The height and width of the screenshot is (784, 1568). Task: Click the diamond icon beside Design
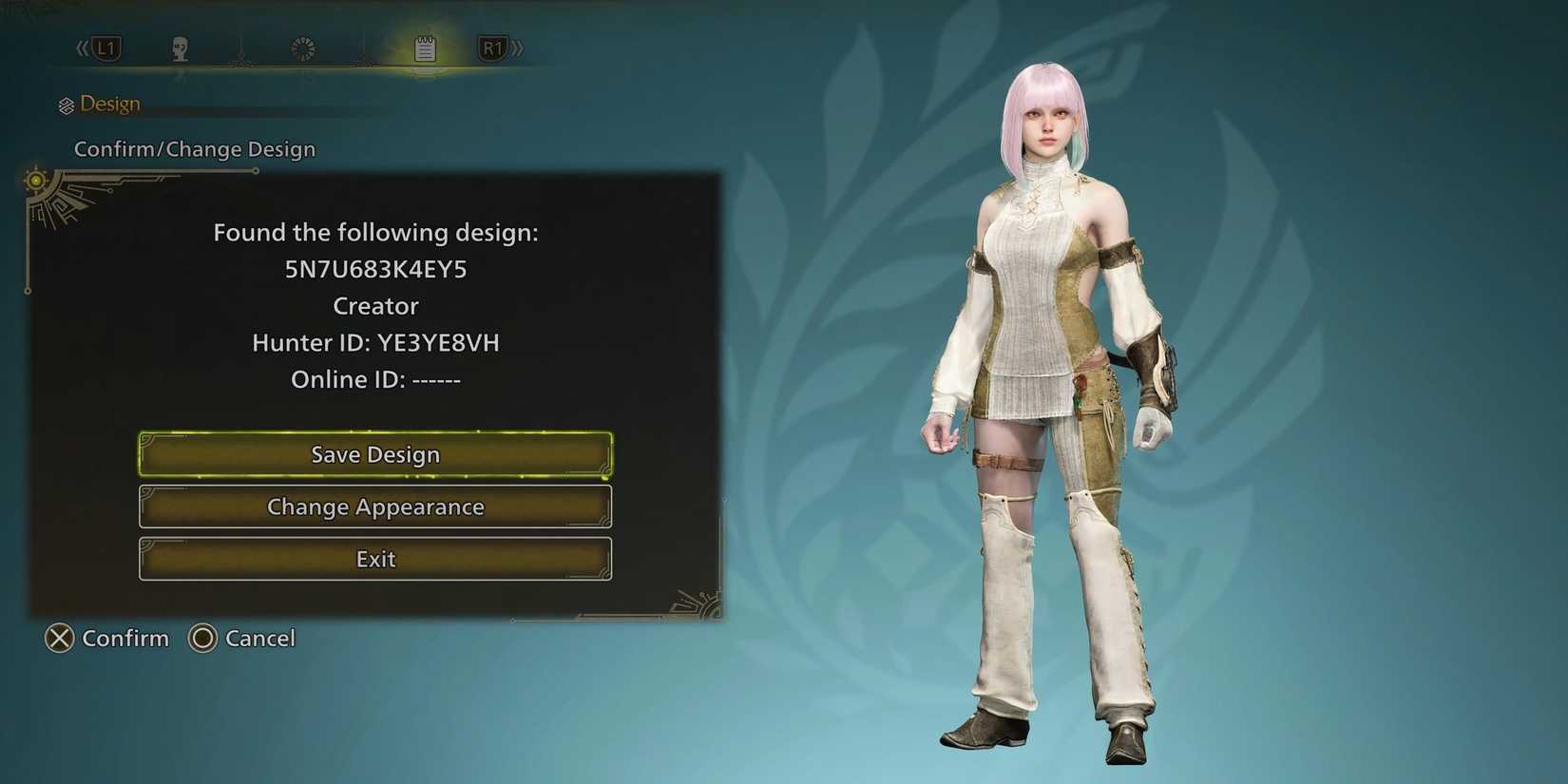(67, 104)
